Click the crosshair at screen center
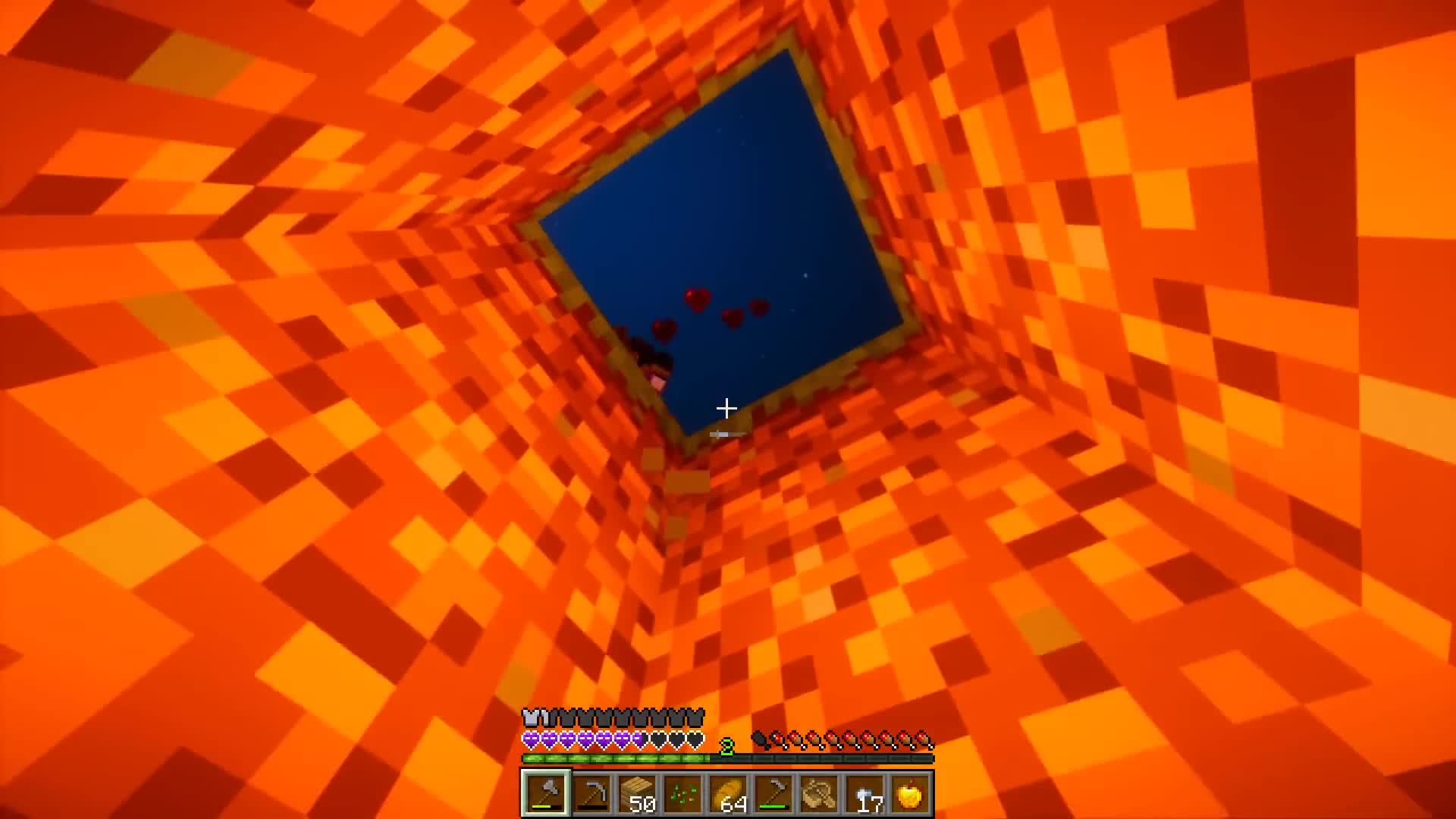 [x=726, y=409]
